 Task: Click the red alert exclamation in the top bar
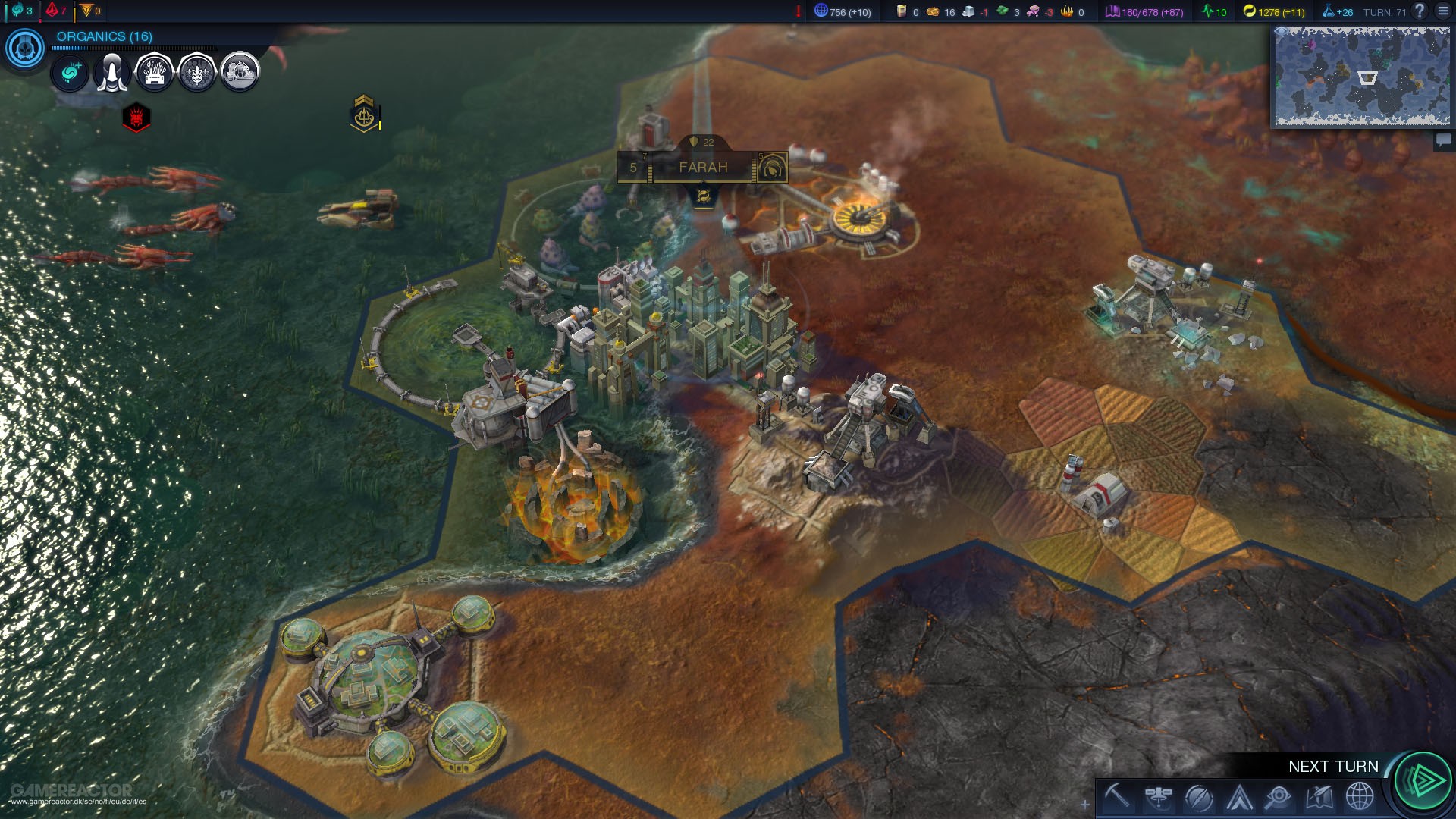(x=797, y=11)
